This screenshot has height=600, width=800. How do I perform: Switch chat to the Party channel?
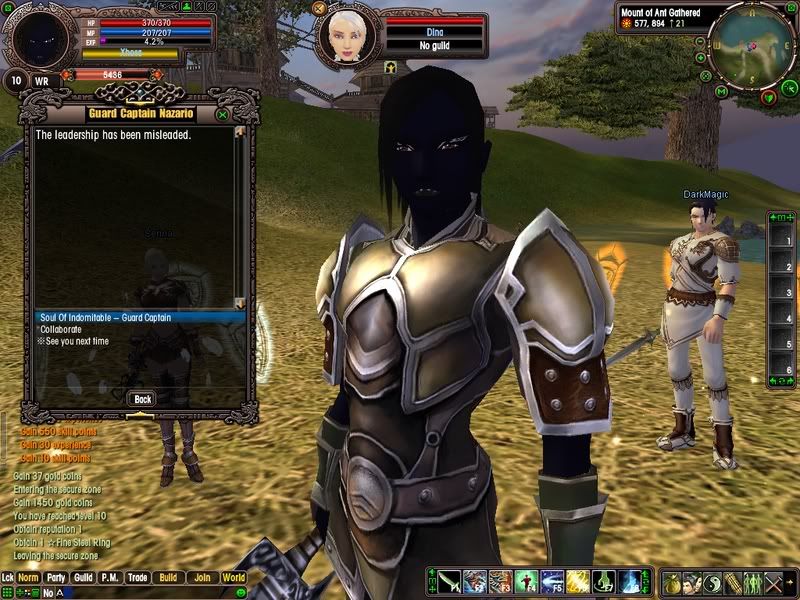[56, 578]
